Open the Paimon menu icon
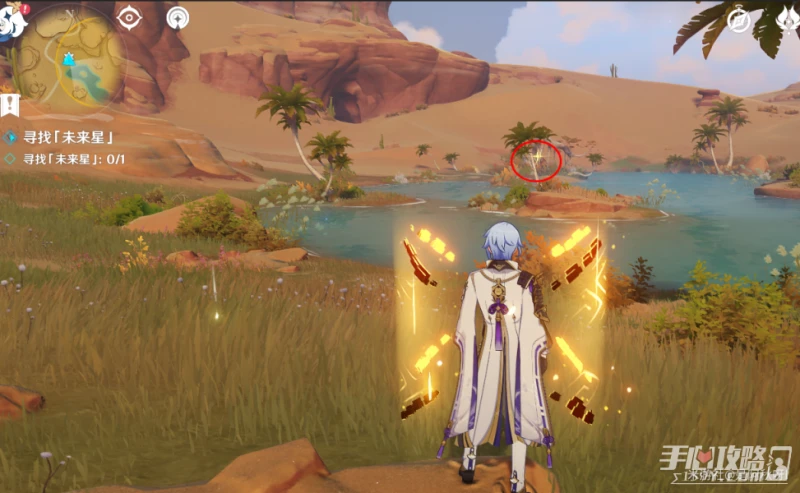The width and height of the screenshot is (800, 493). coord(11,21)
